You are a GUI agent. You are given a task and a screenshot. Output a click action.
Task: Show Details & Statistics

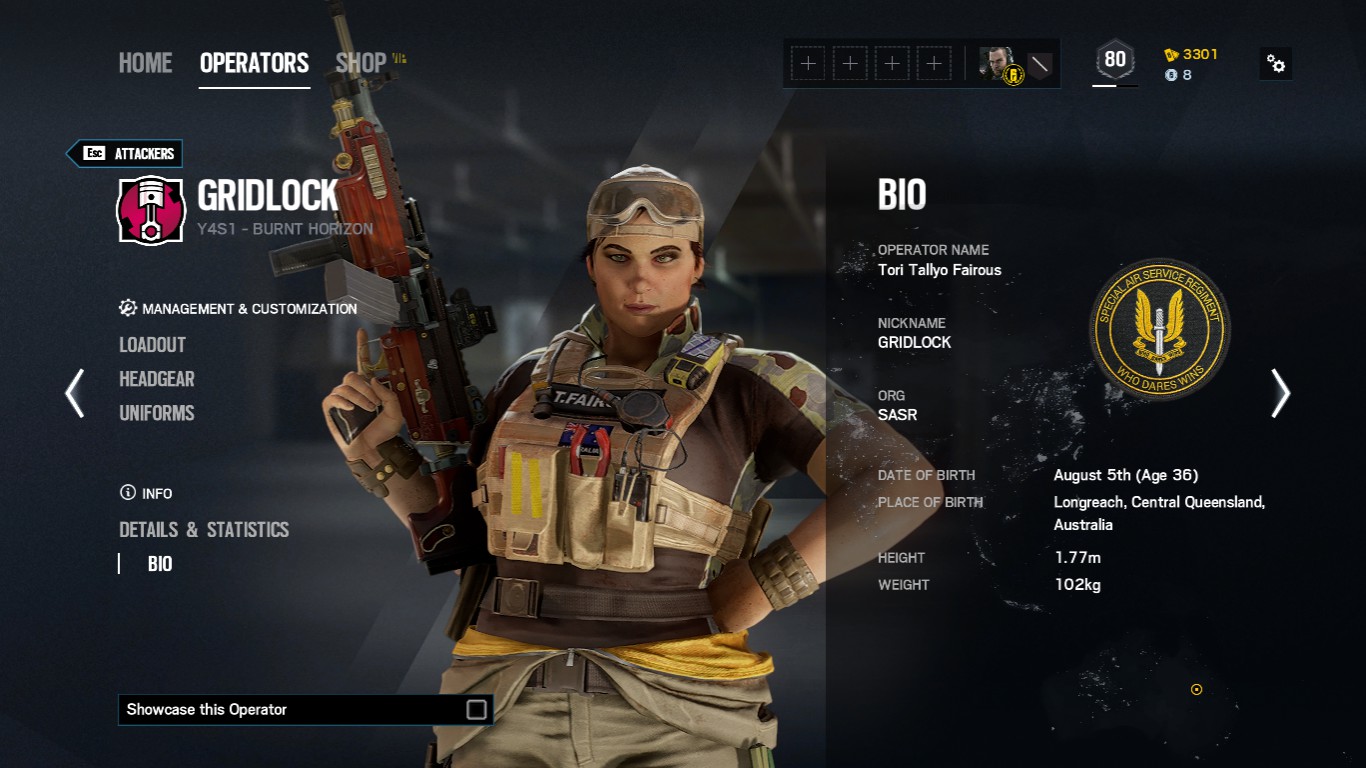204,530
